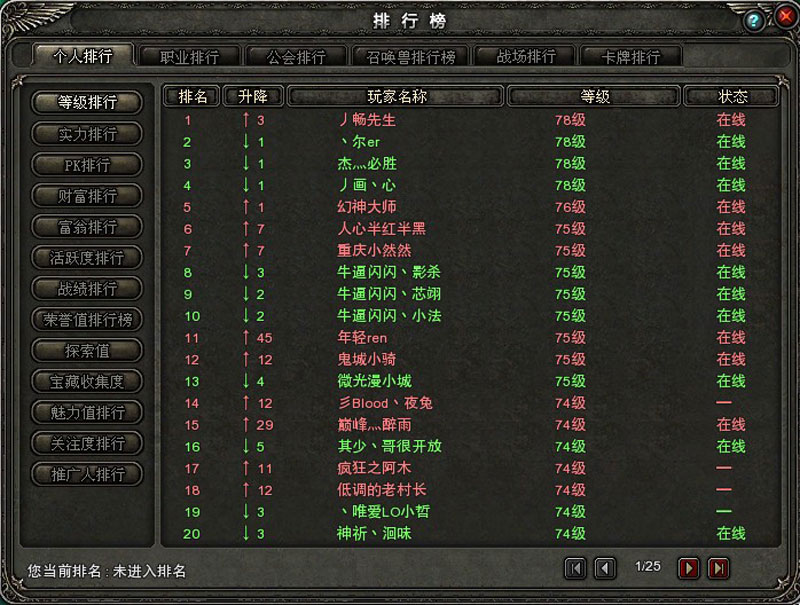Screen dimensions: 800x605
Task: Close the ranking window
Action: click(778, 19)
